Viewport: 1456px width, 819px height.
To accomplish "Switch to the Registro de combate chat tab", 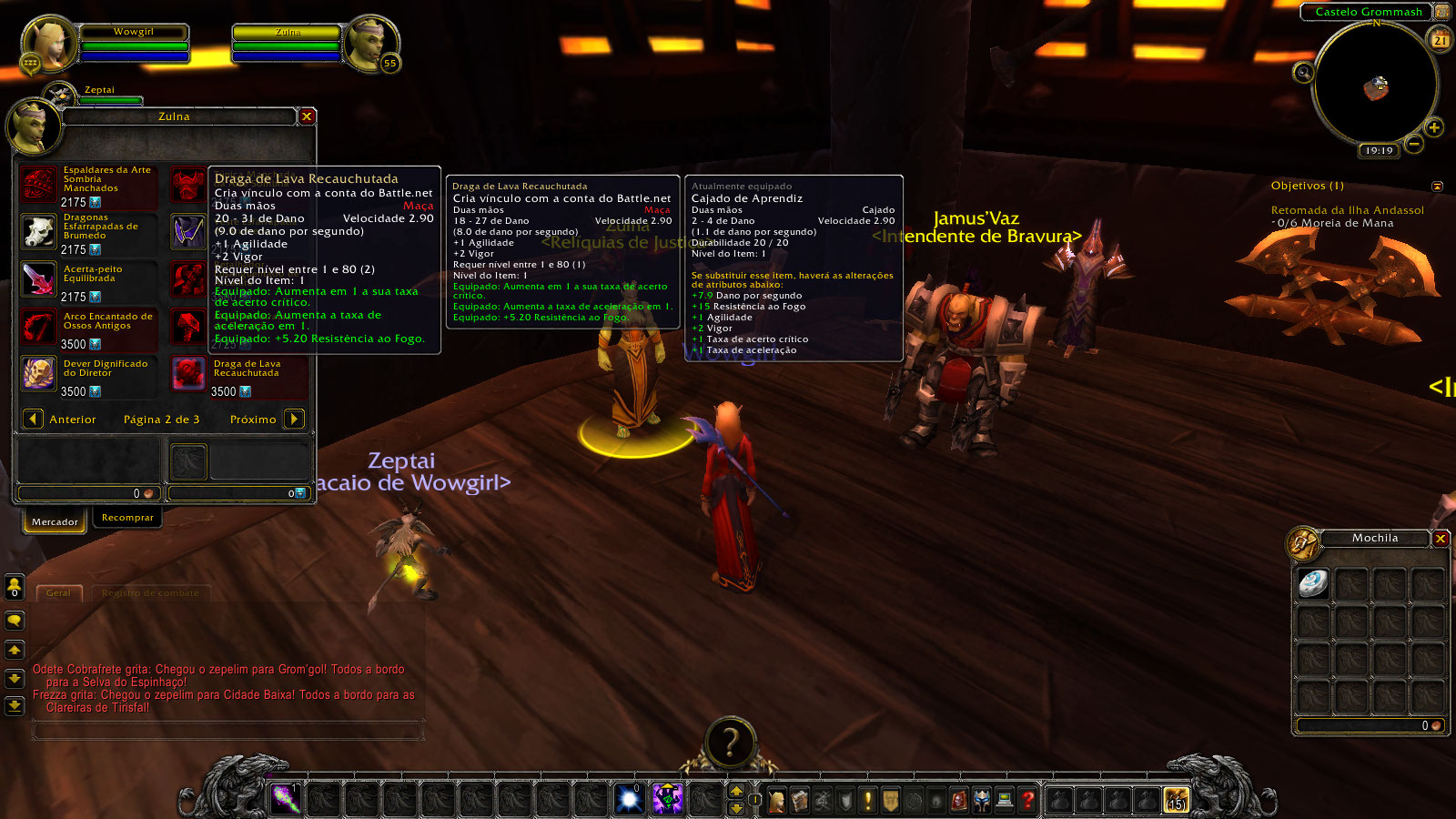I will [150, 593].
